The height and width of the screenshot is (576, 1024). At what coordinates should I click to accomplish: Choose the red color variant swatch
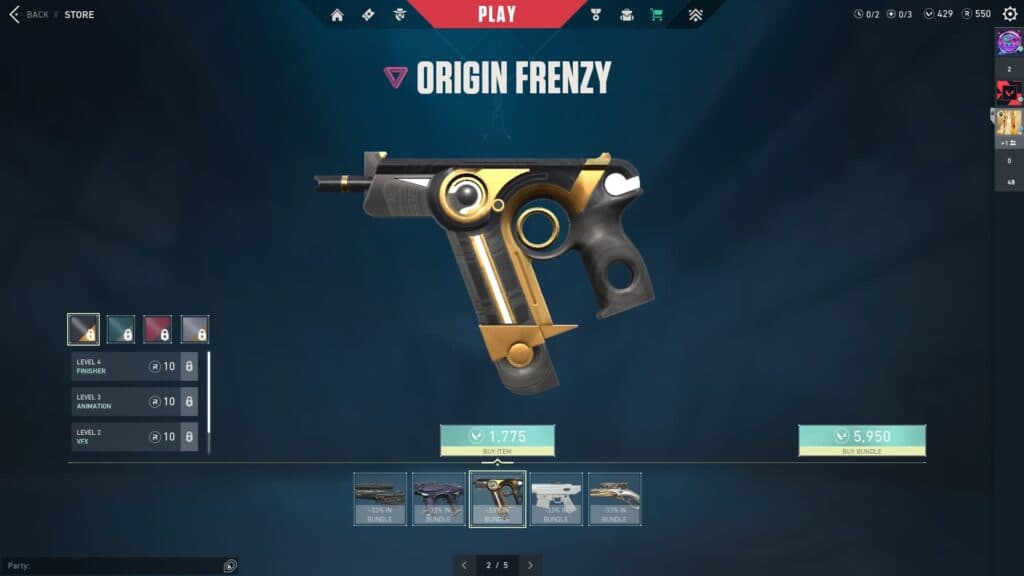coord(157,329)
